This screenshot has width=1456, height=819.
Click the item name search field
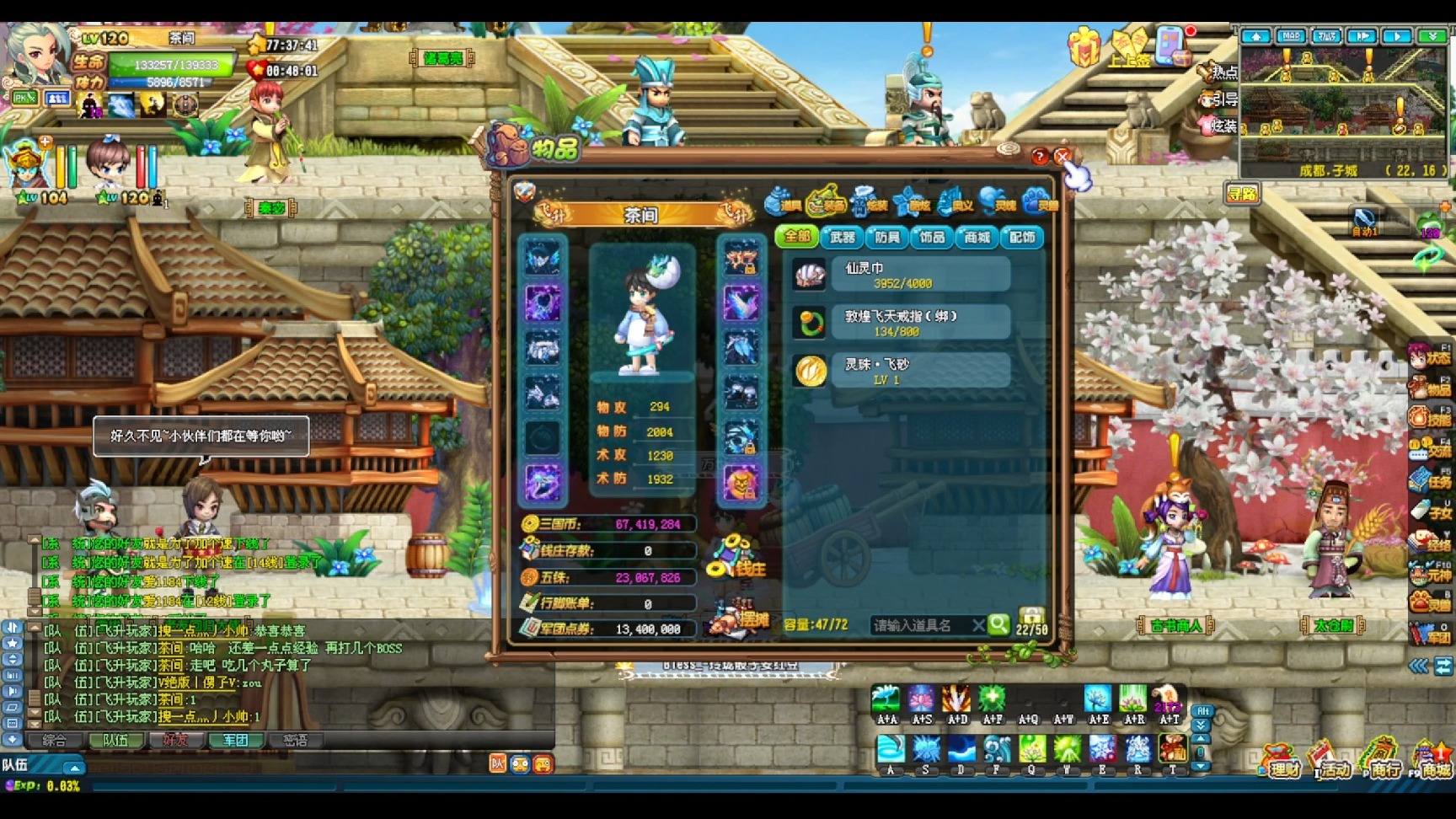click(918, 625)
